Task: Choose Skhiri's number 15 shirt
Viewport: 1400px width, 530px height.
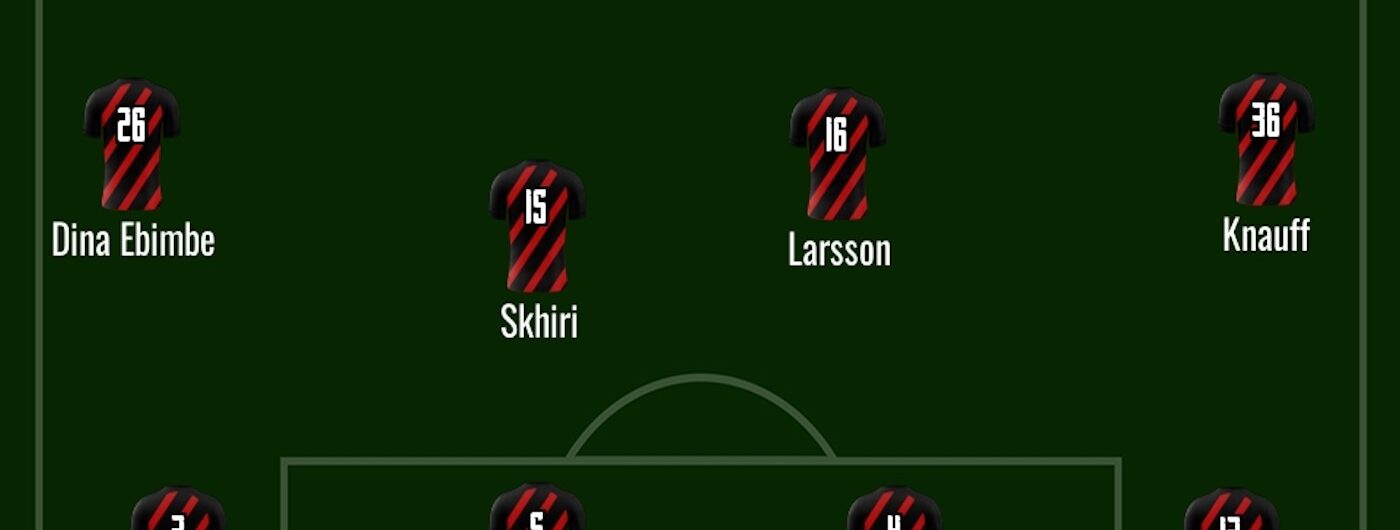Action: tap(537, 225)
